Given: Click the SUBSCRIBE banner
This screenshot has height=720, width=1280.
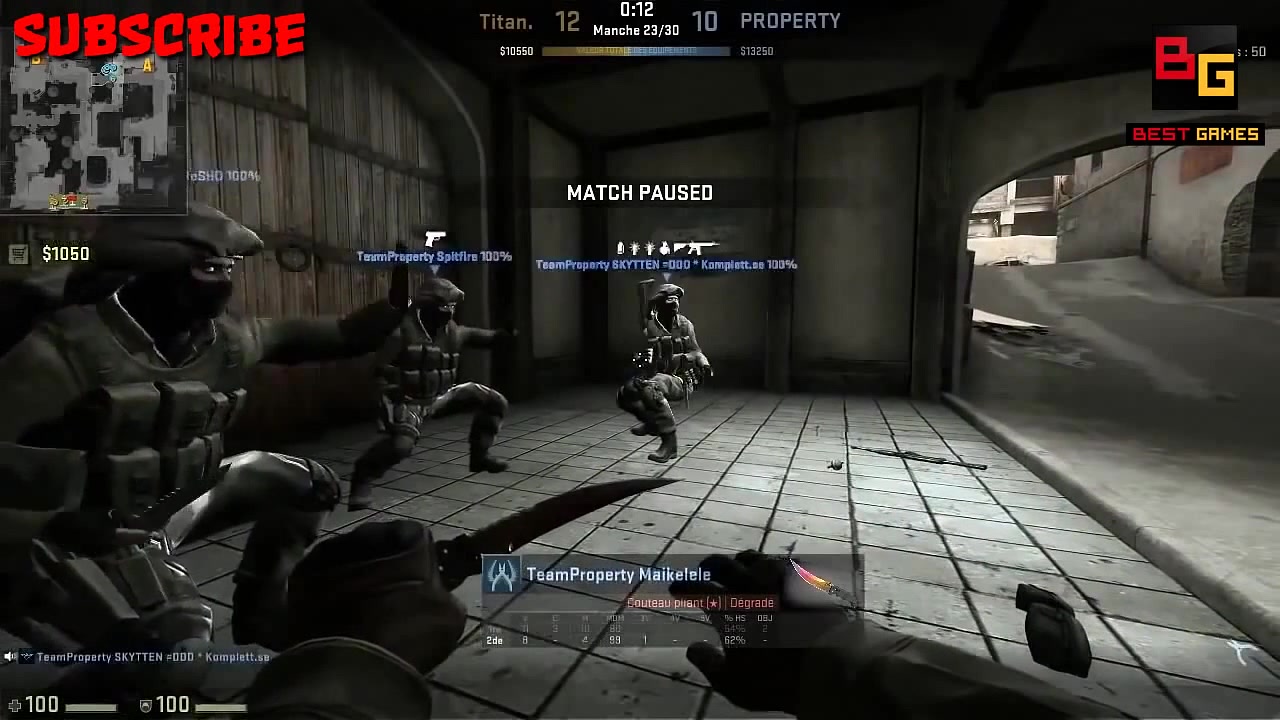Looking at the screenshot, I should click(160, 35).
